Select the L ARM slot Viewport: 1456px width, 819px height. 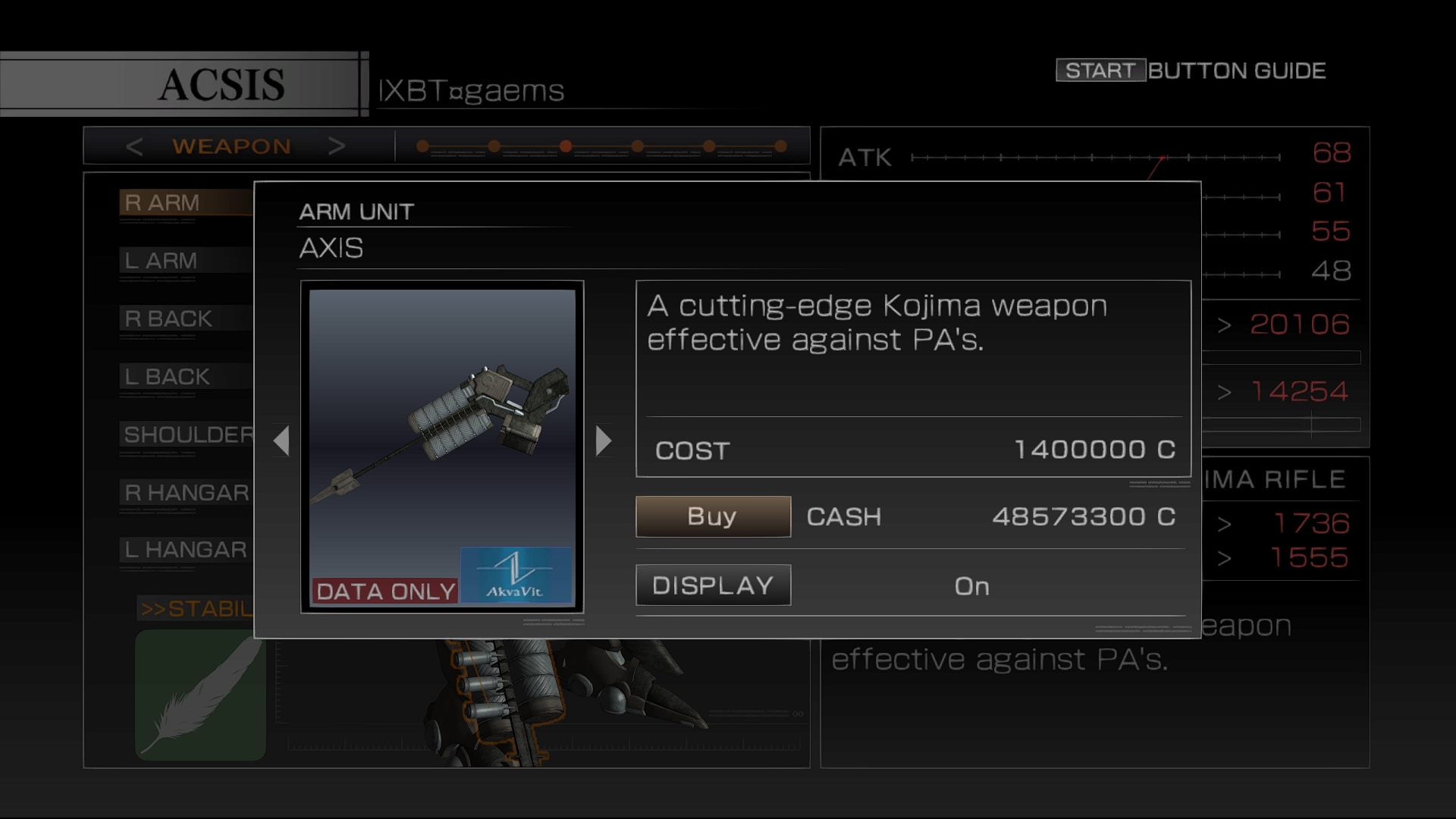point(185,261)
